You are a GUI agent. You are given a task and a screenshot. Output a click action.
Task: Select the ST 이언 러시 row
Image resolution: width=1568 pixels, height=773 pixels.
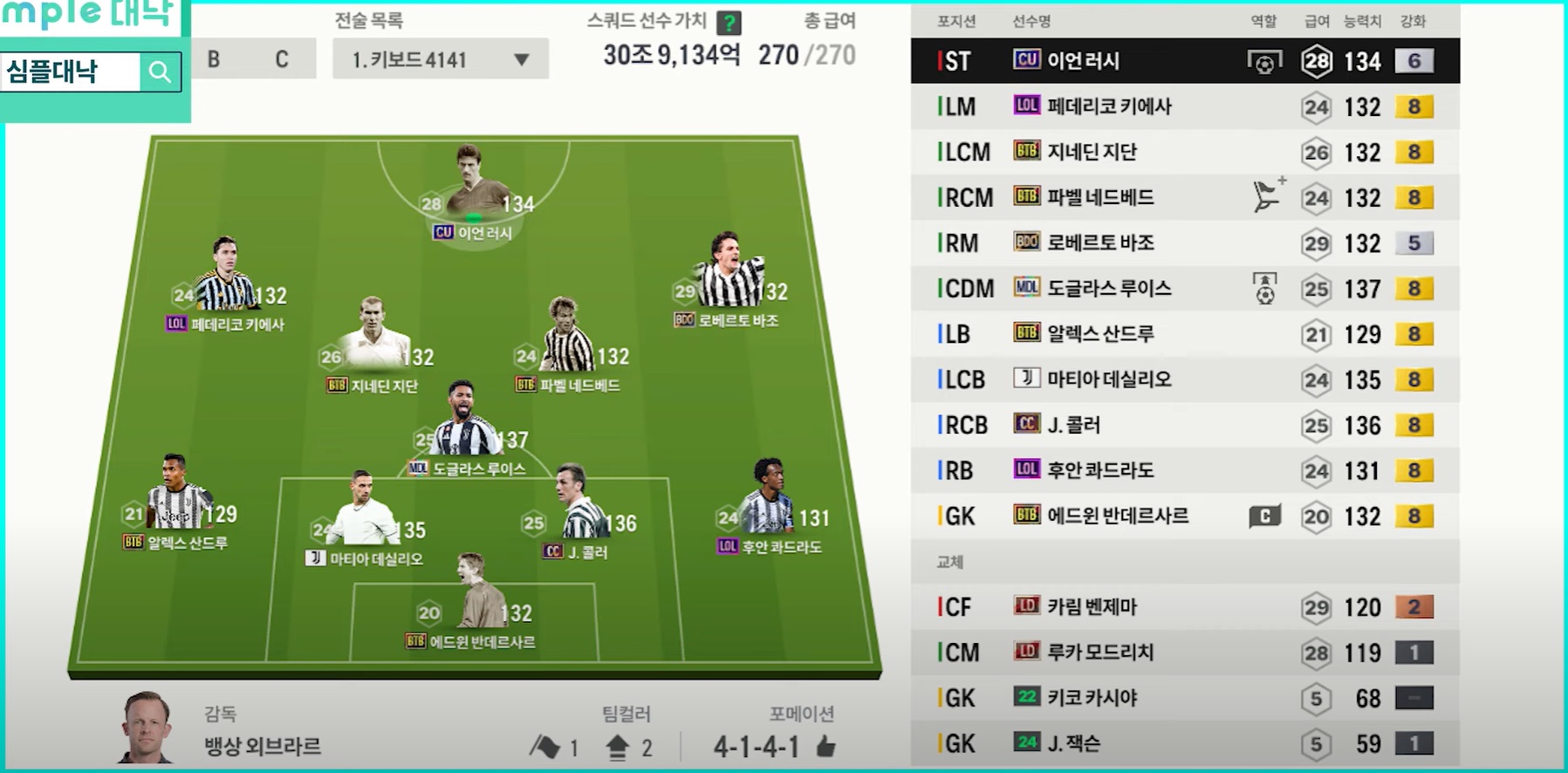[1184, 61]
